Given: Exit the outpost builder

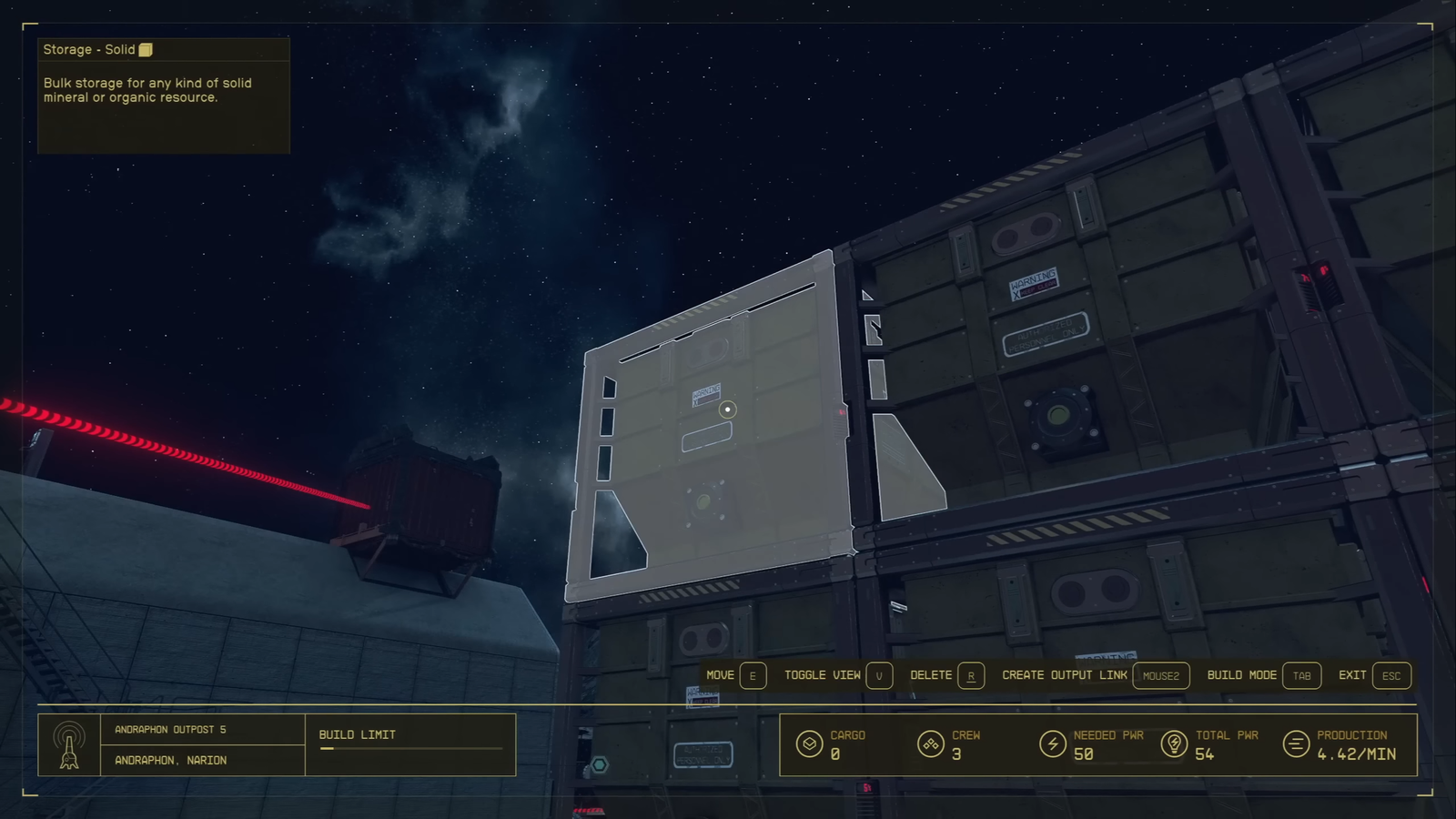Looking at the screenshot, I should [x=1374, y=675].
